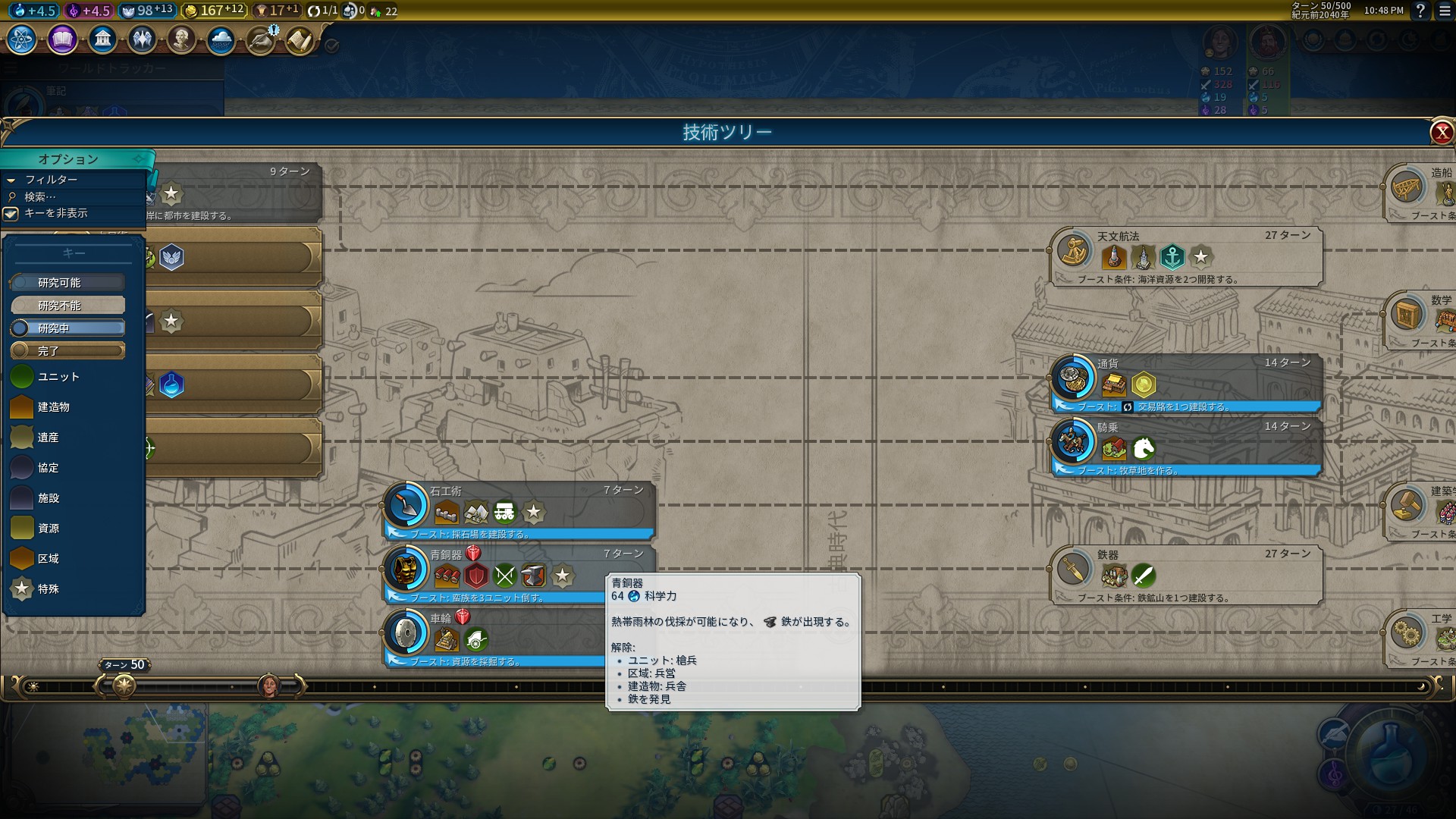Open the help question mark button

pyautogui.click(x=1420, y=11)
